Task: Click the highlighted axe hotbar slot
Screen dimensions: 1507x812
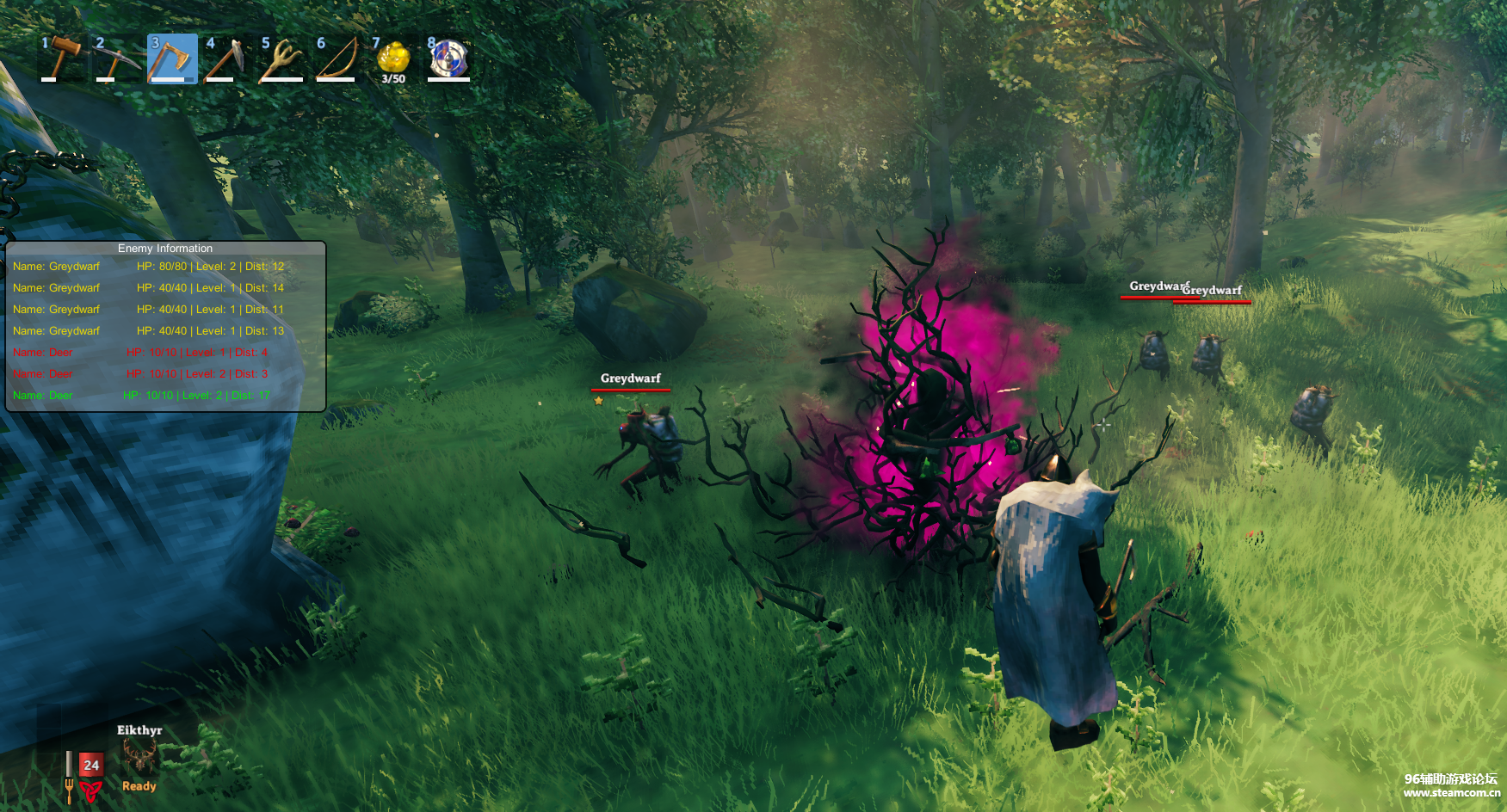Action: [172, 58]
